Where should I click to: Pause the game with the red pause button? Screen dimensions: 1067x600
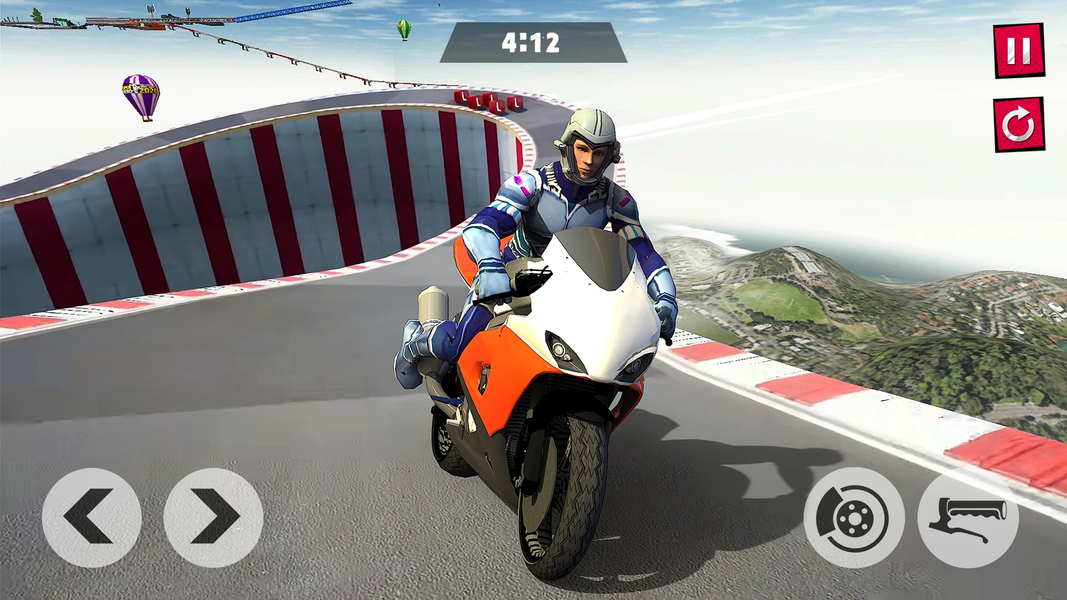[1018, 50]
